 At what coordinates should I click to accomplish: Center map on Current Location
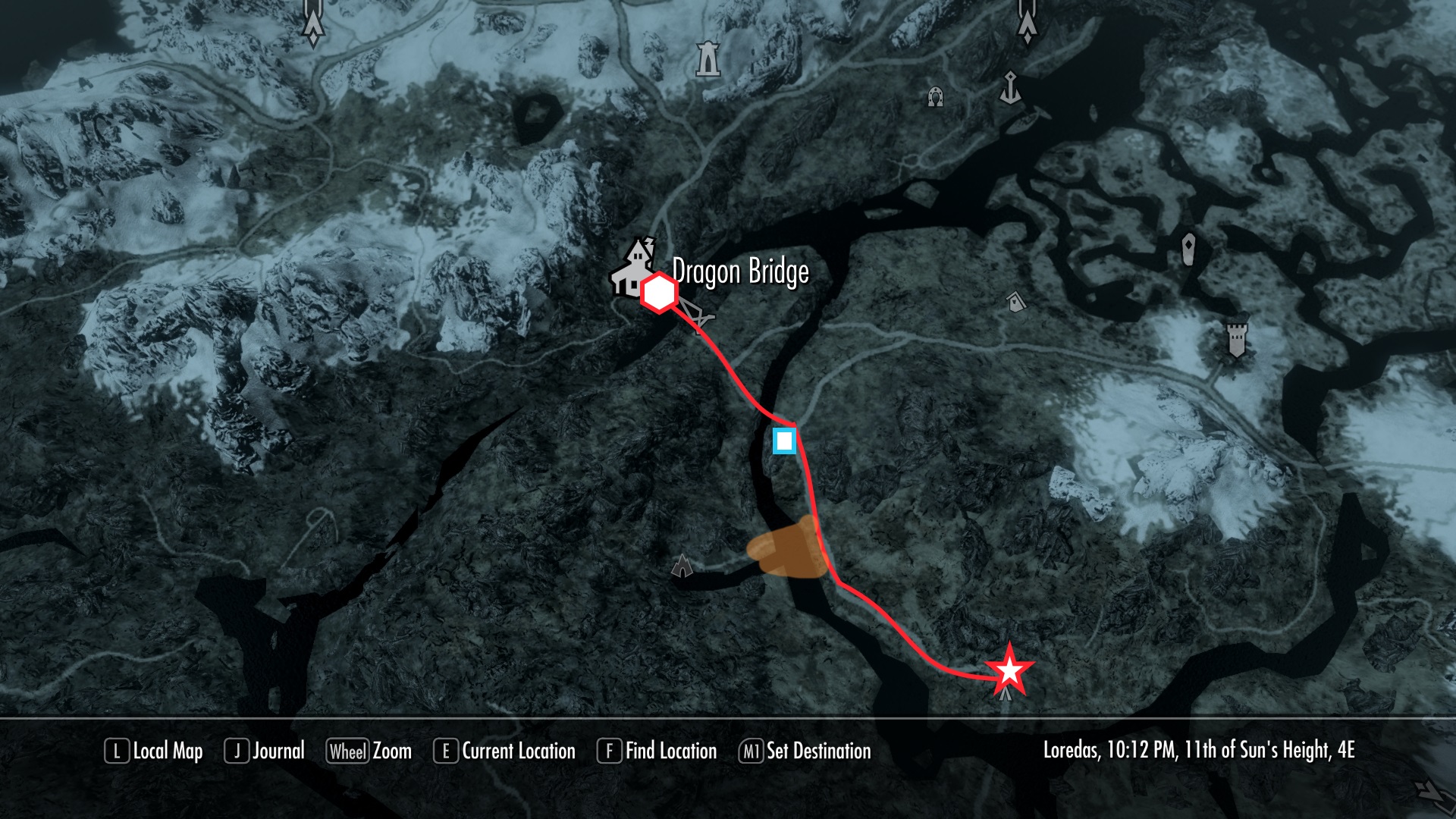(504, 752)
